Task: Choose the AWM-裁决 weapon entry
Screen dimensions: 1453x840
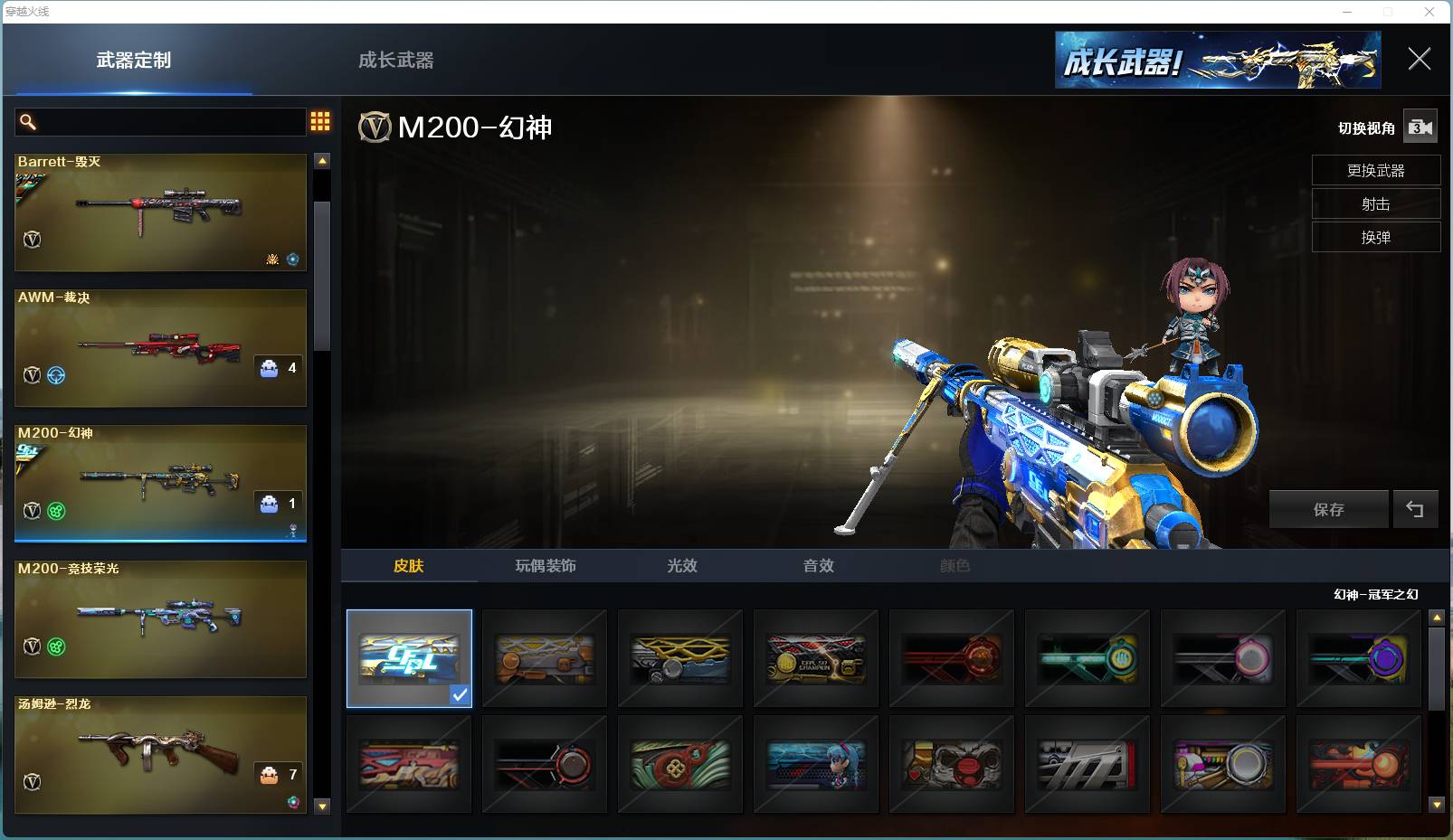Action: tap(160, 348)
